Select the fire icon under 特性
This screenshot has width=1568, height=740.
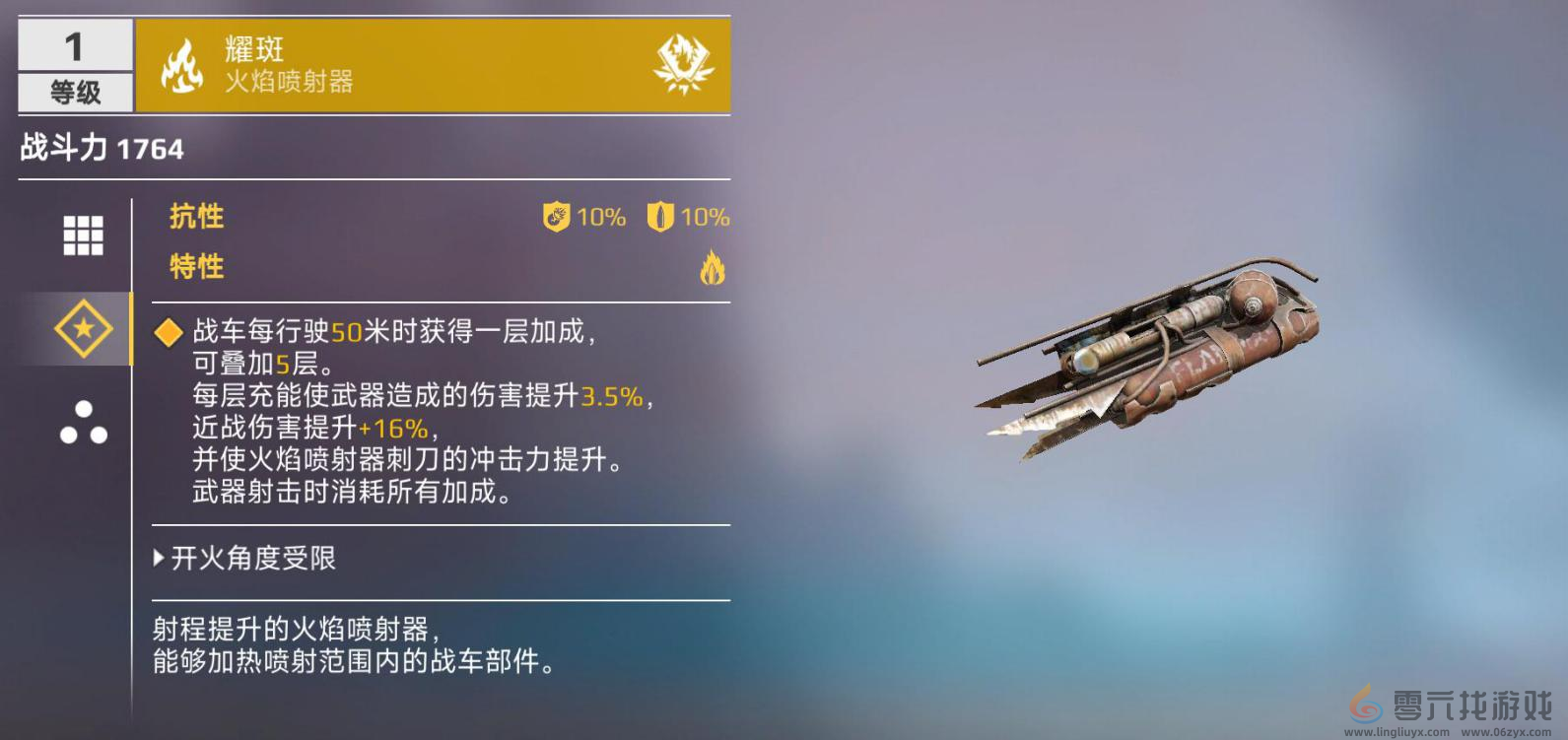click(x=713, y=267)
